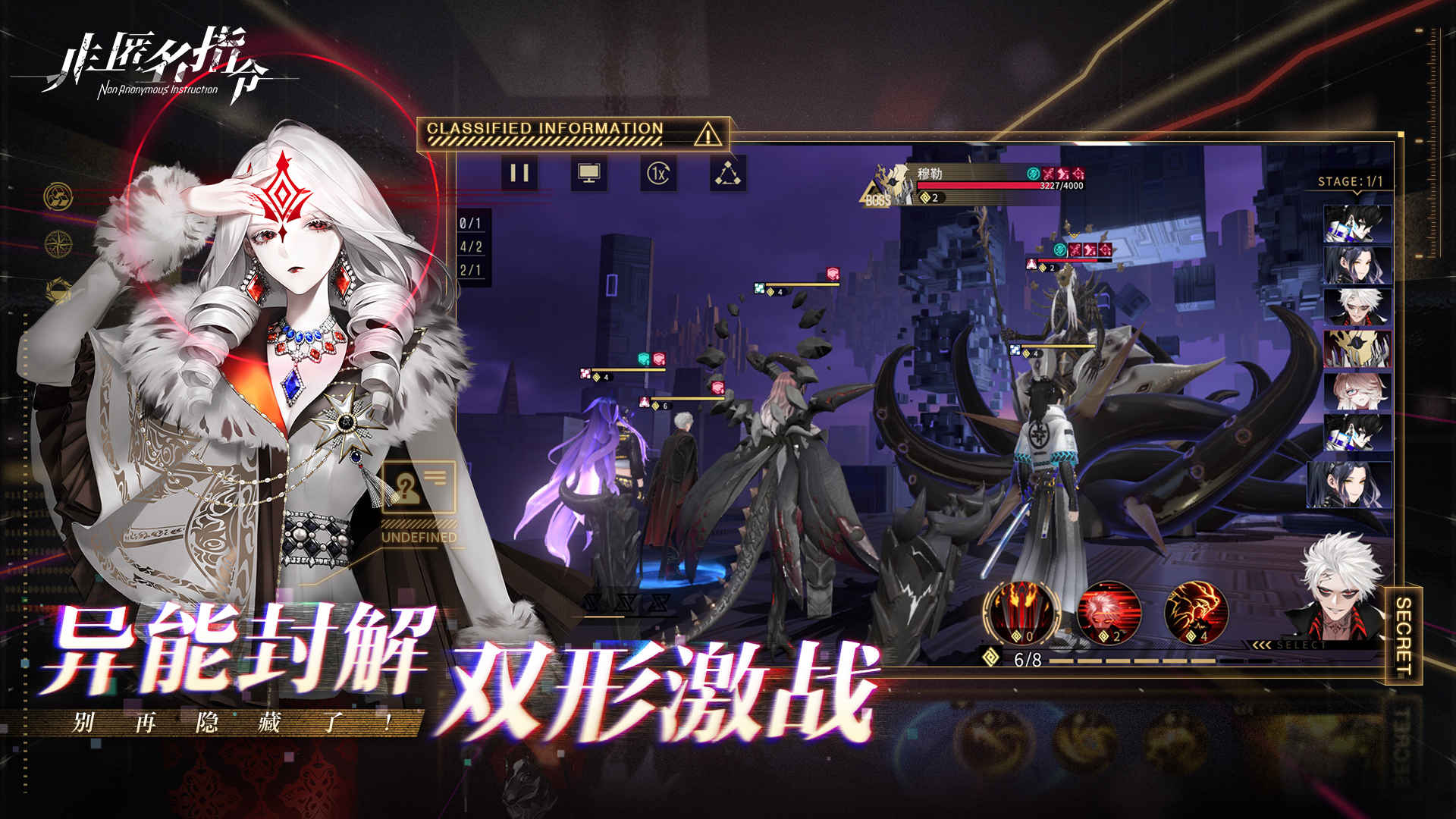Open the objectives list showing 0/1, 4/2, 2/1
Image resolution: width=1456 pixels, height=819 pixels.
coord(470,246)
